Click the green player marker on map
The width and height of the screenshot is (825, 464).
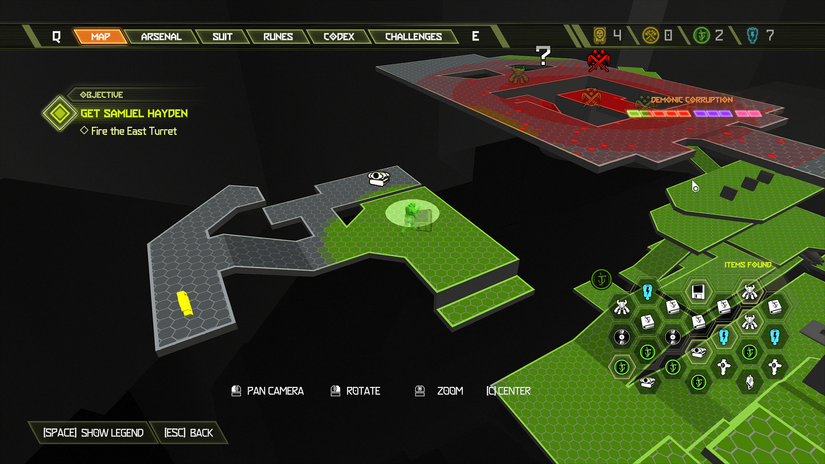410,211
